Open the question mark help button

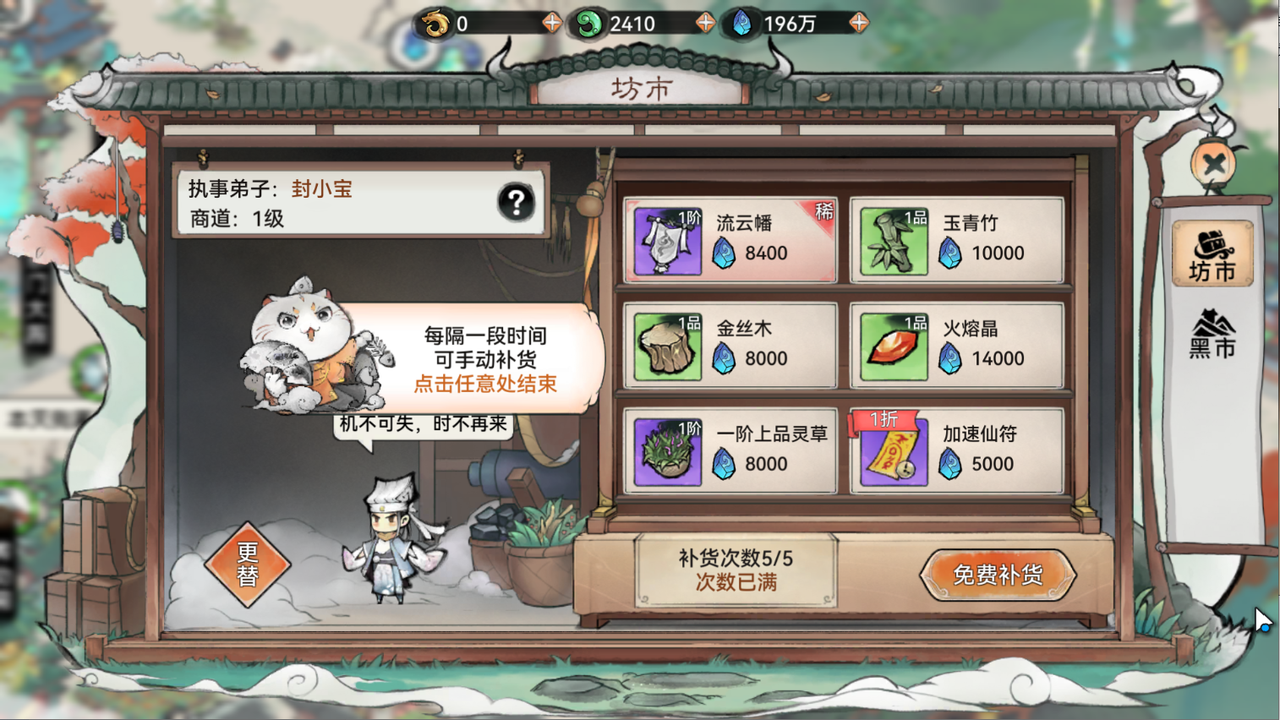516,203
